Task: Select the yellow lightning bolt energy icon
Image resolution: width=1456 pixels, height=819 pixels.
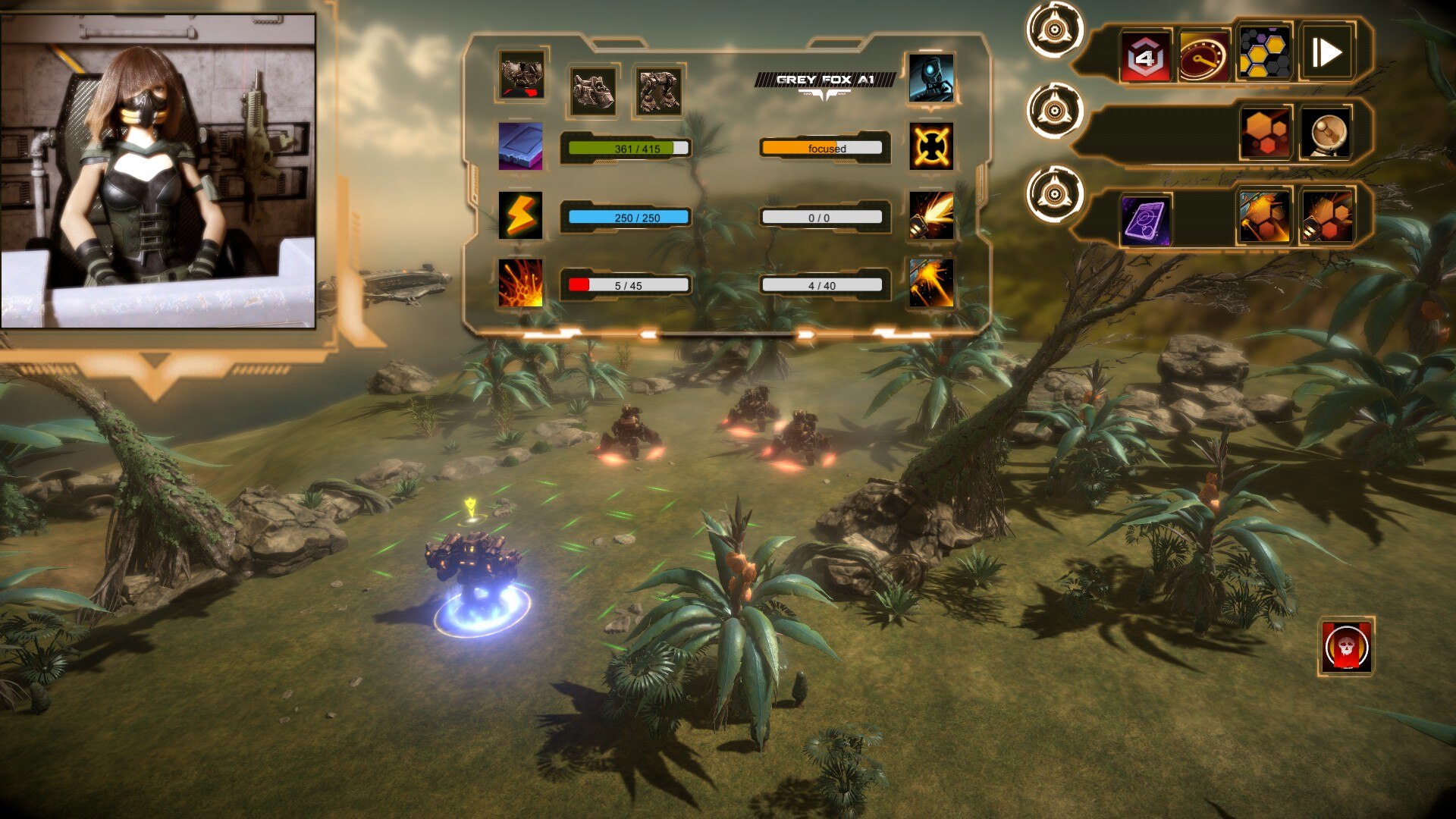Action: [x=520, y=215]
